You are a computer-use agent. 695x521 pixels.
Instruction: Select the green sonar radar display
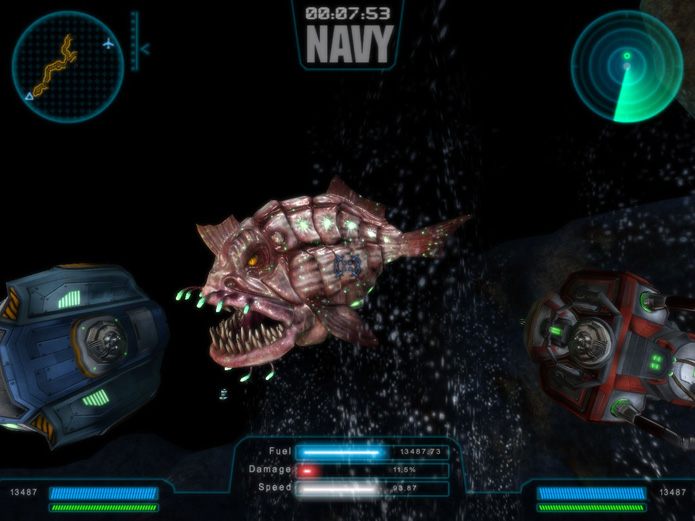pyautogui.click(x=626, y=66)
